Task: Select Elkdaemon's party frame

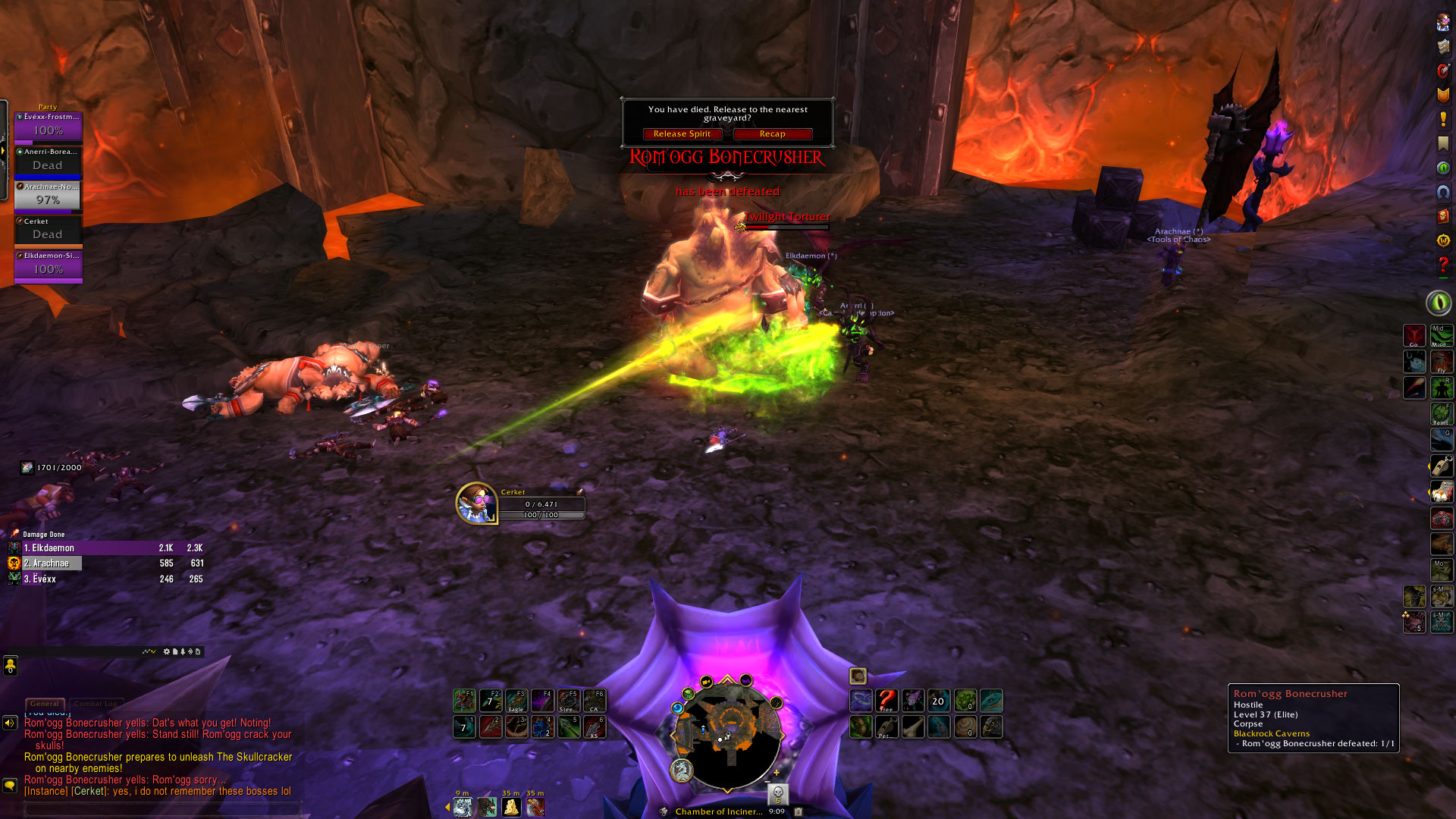Action: point(48,266)
